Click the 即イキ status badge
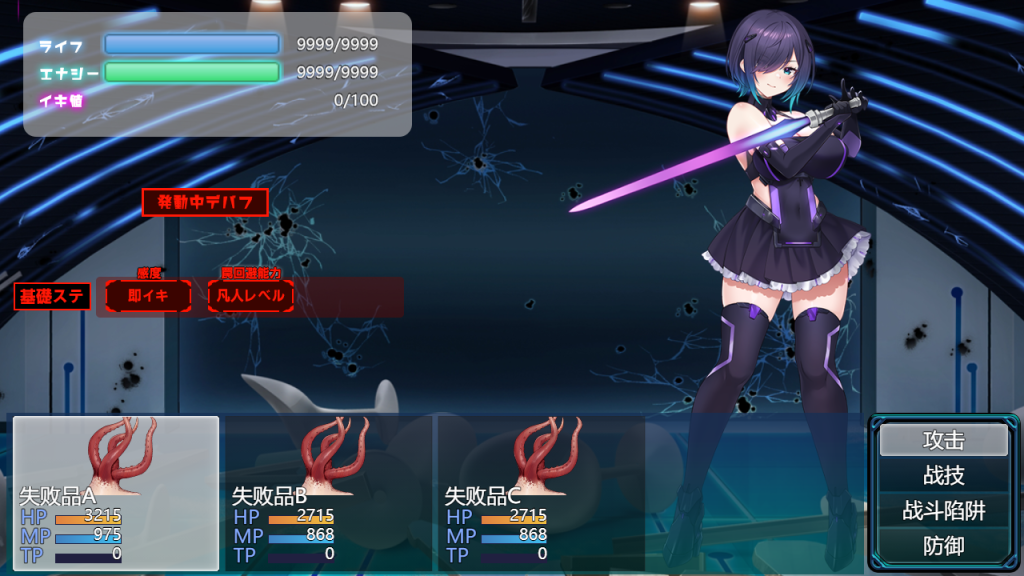1024x576 pixels. click(x=148, y=296)
